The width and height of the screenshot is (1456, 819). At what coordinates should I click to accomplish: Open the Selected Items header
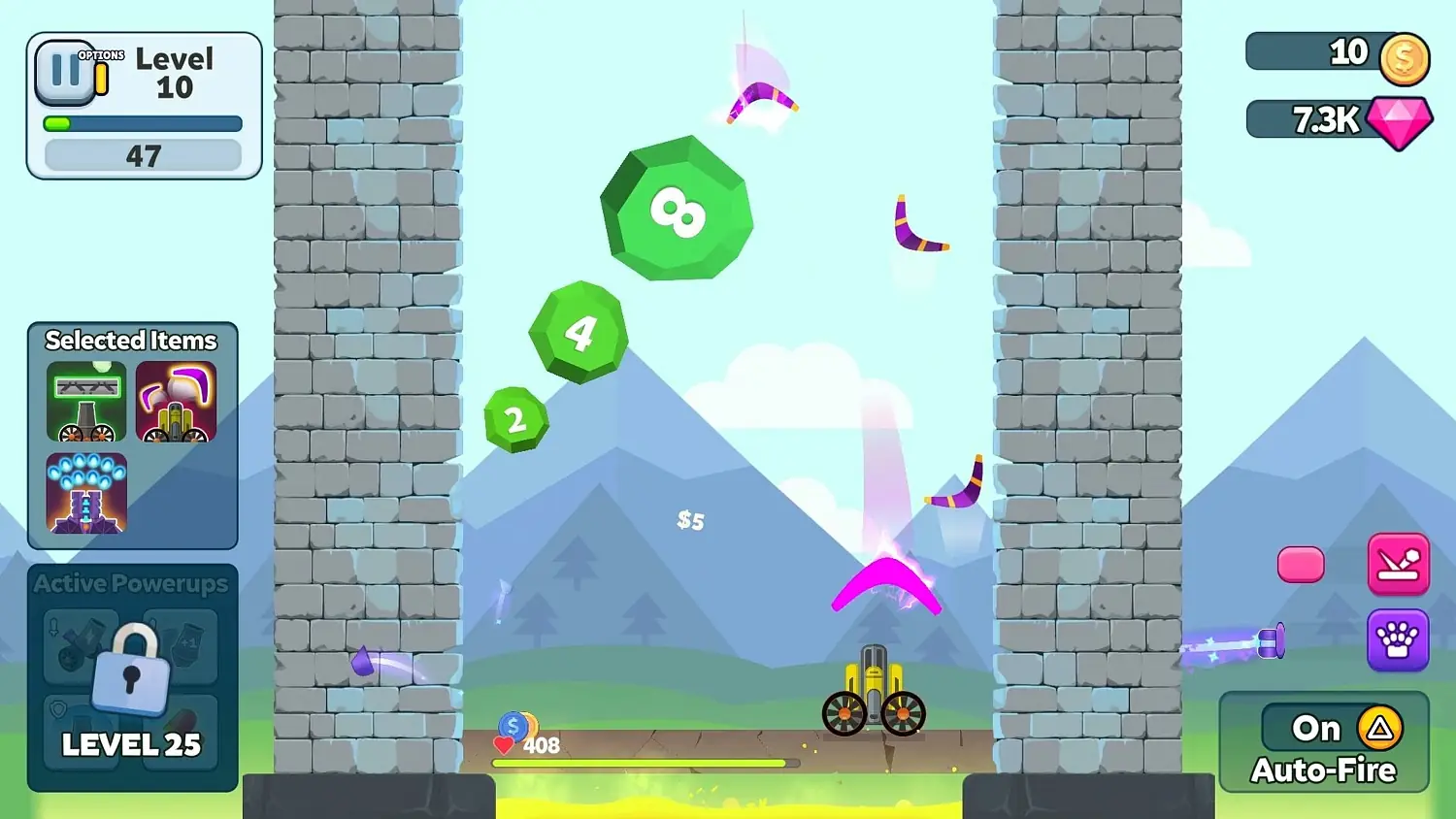point(129,340)
